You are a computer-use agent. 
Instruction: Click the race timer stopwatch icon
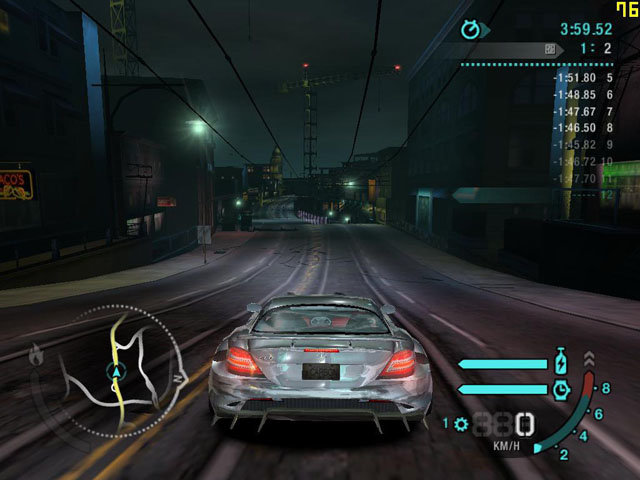[x=471, y=29]
